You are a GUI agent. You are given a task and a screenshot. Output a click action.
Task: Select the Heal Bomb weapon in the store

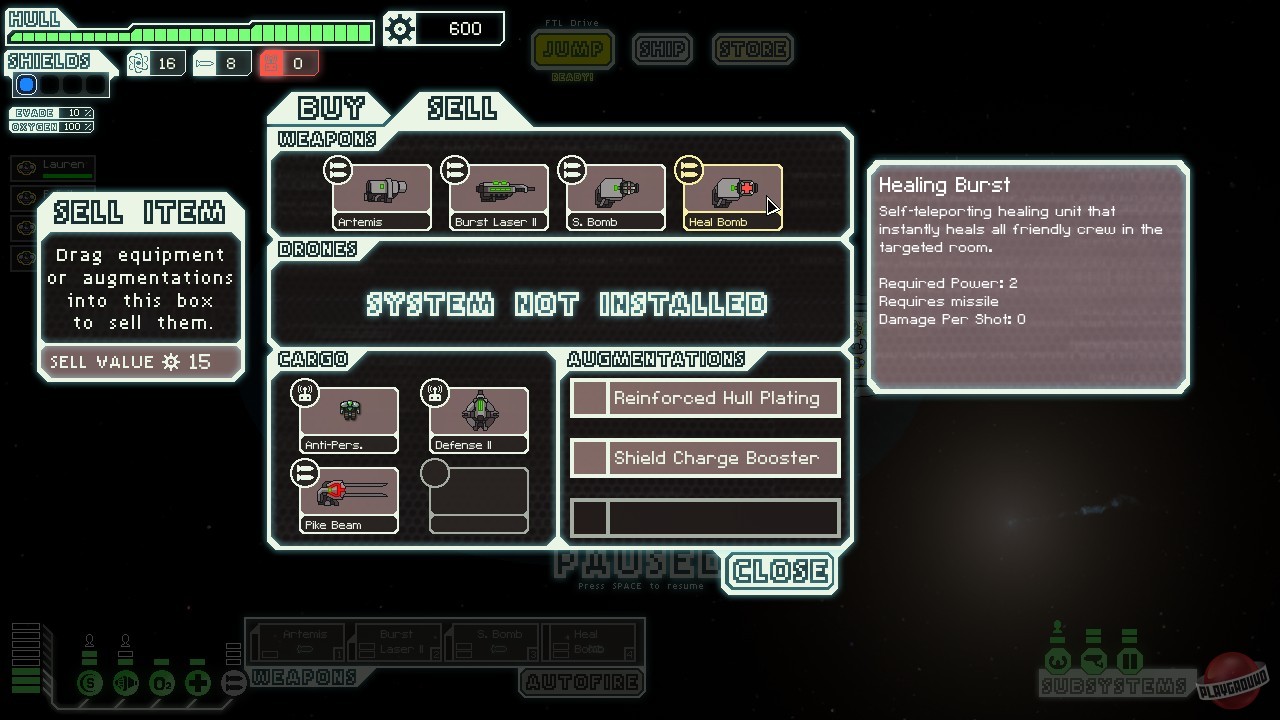coord(731,193)
